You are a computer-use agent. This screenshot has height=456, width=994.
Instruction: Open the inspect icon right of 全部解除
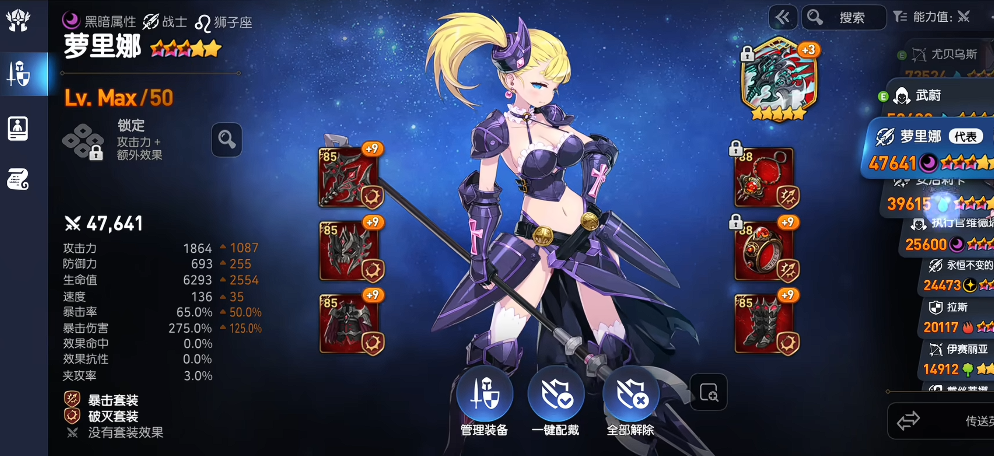coord(708,393)
